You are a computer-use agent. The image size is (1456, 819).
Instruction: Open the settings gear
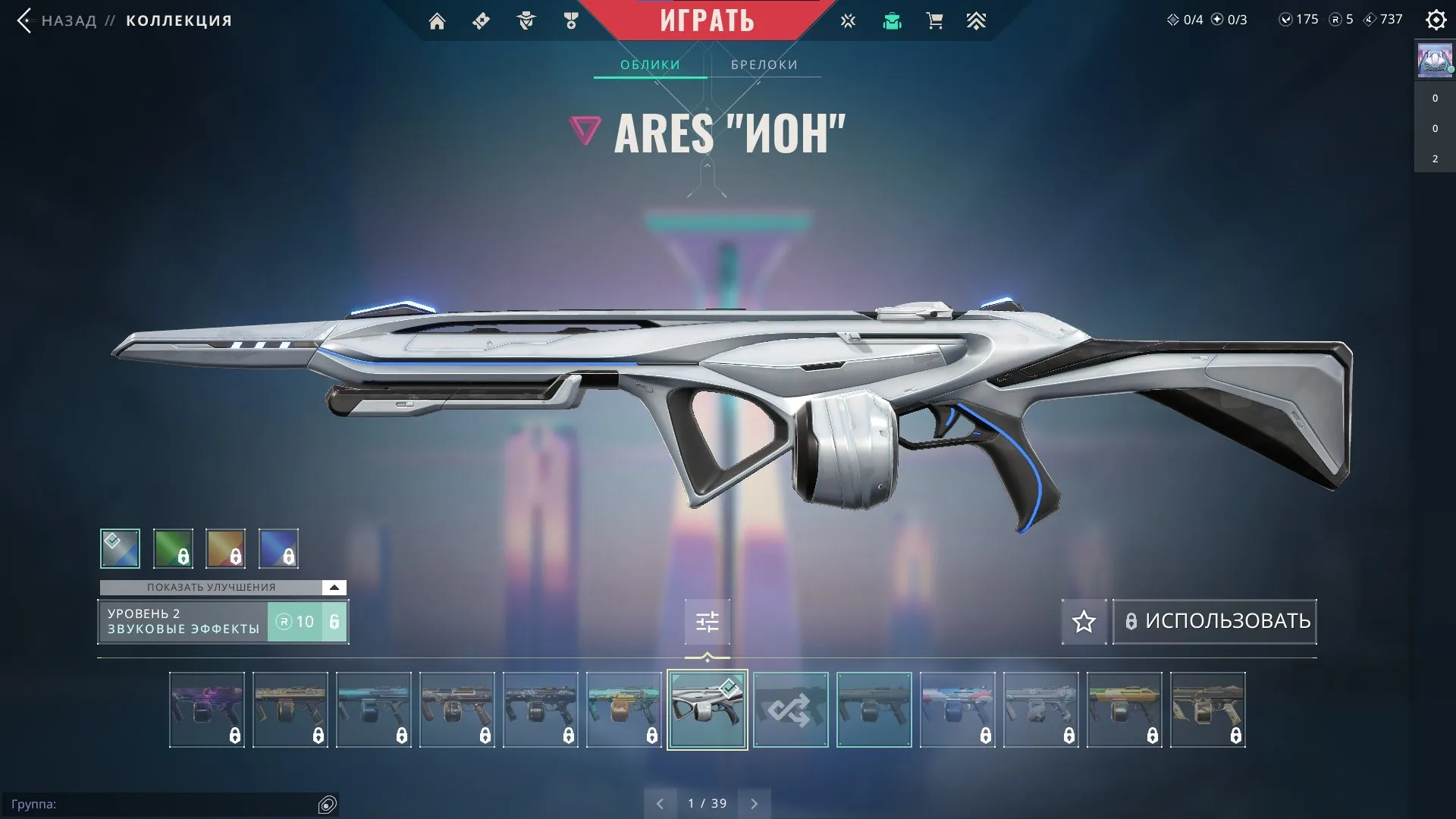(x=1436, y=20)
